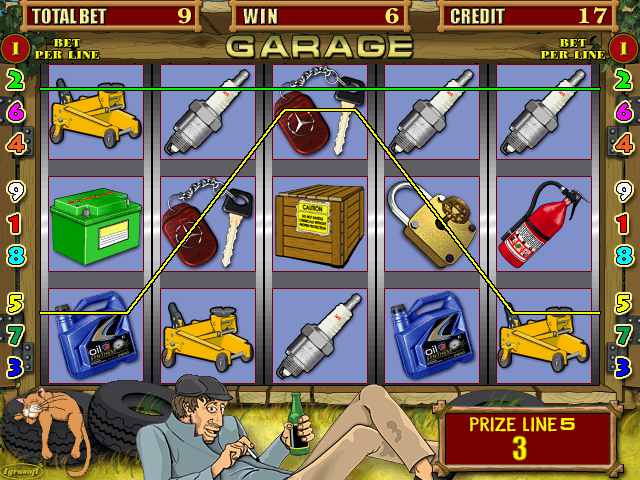Choose the yellow payline 5 marker on the right strip
This screenshot has height=480, width=640.
(624, 302)
